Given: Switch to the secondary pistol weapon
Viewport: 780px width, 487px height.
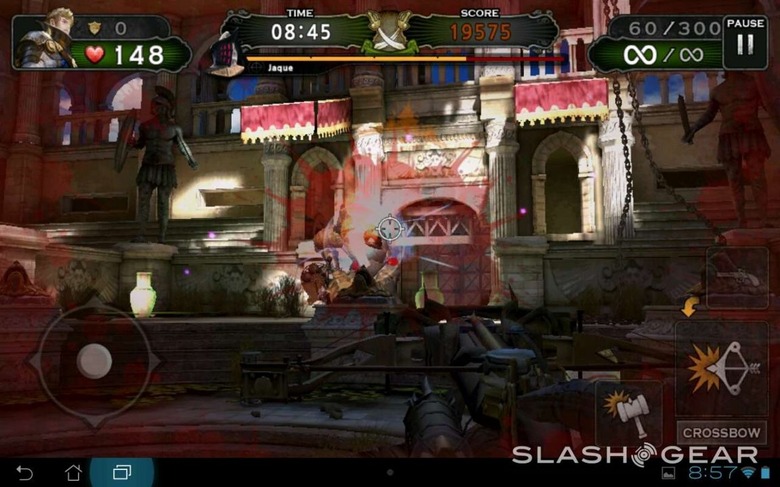Looking at the screenshot, I should [x=736, y=277].
